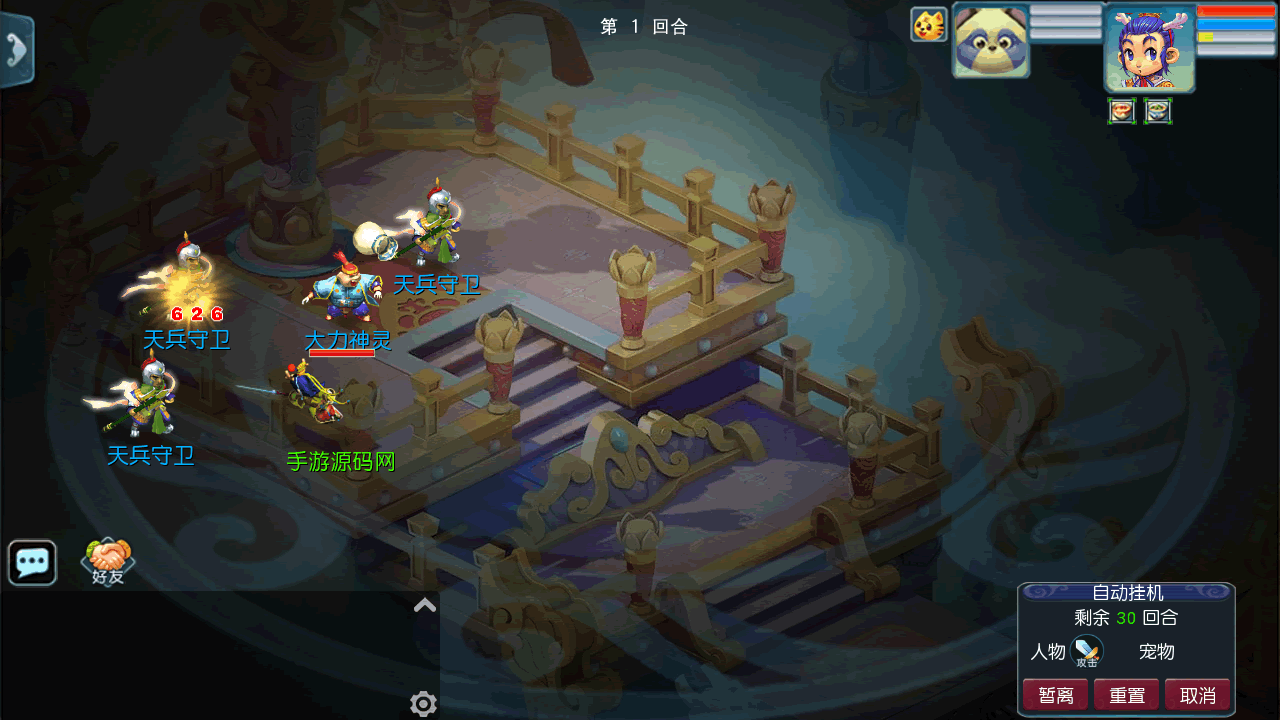
Task: Open chat settings via the gear icon
Action: [423, 704]
